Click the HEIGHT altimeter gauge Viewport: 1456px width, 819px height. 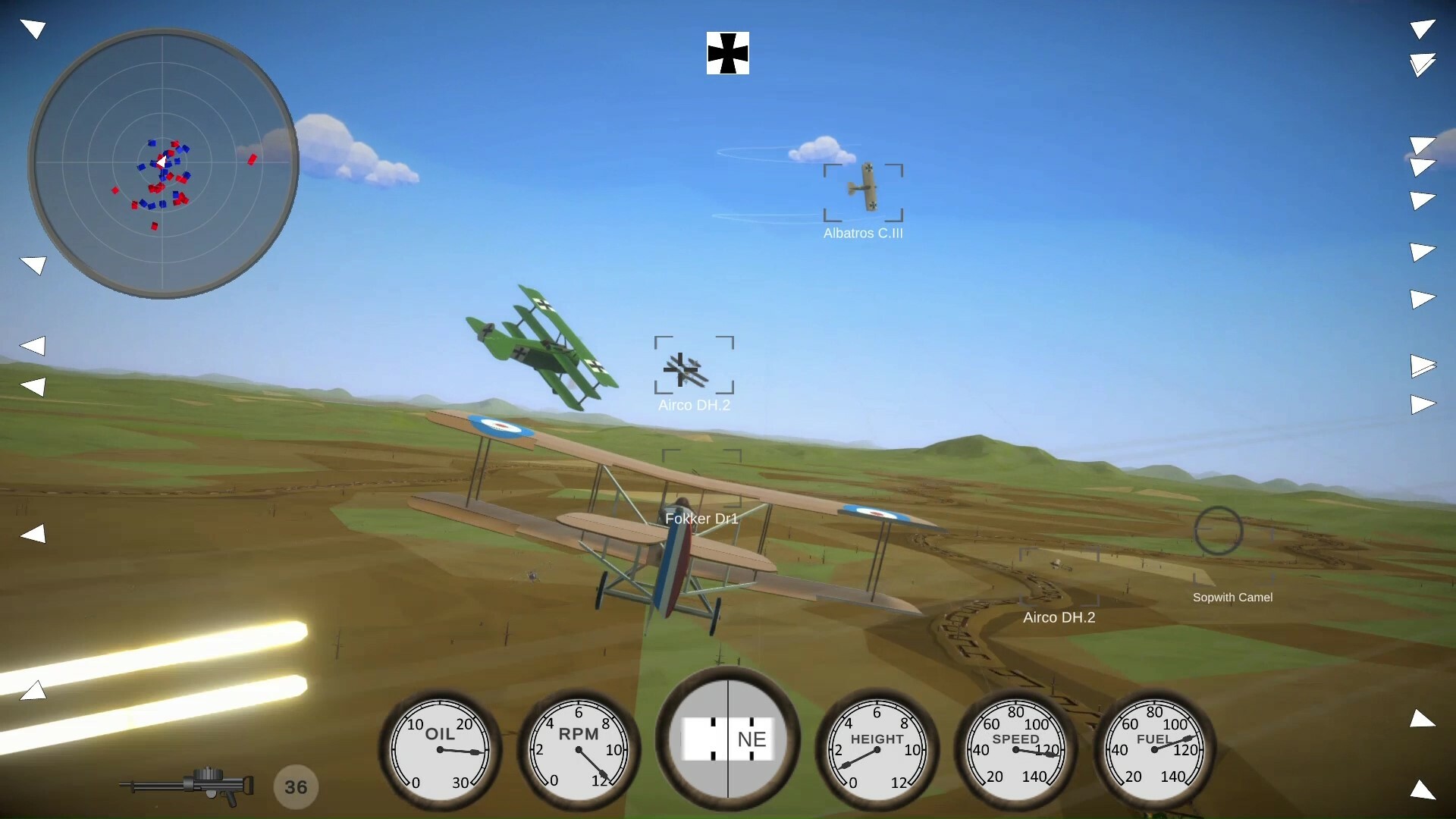tap(877, 751)
